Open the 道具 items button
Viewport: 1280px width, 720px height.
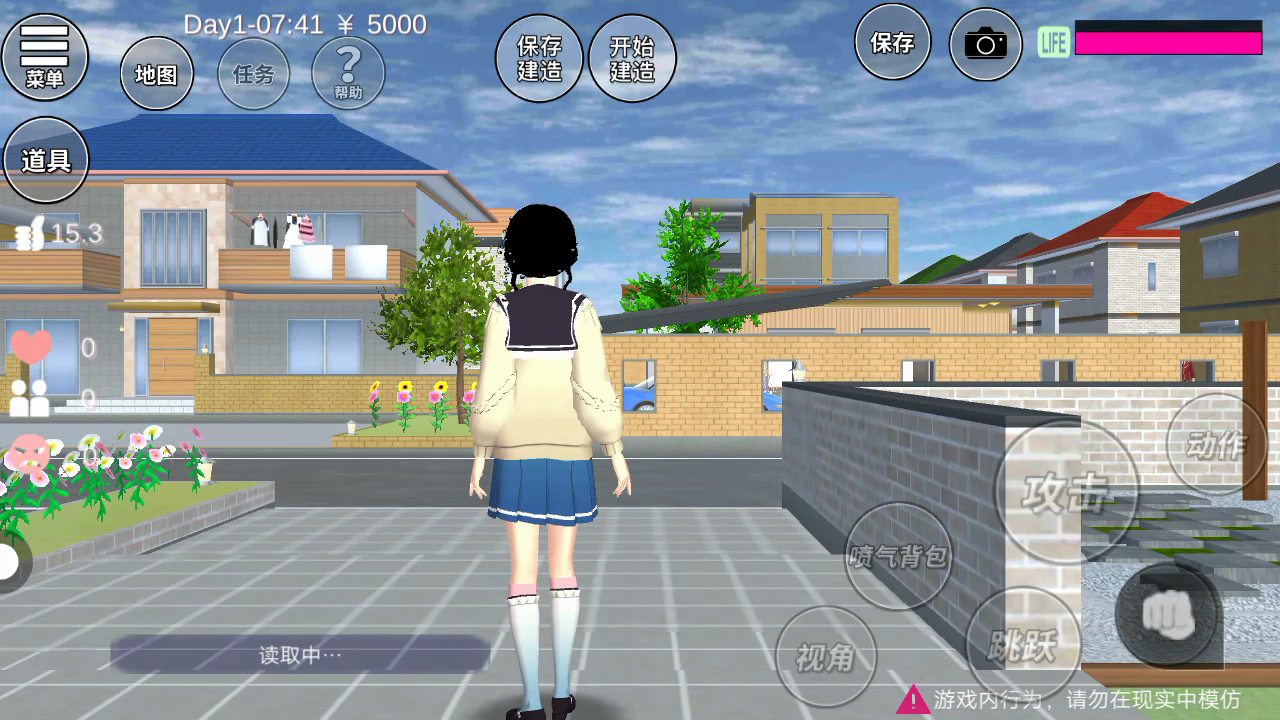(x=46, y=160)
